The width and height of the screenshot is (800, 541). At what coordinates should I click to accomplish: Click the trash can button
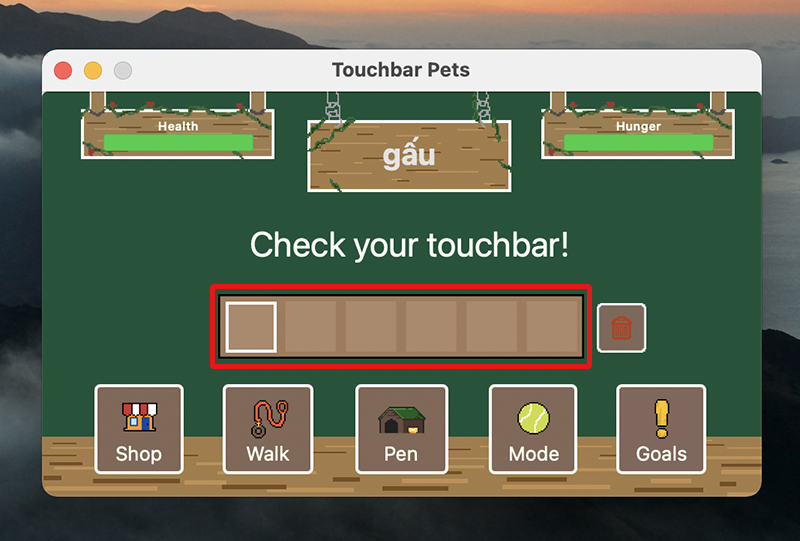621,327
